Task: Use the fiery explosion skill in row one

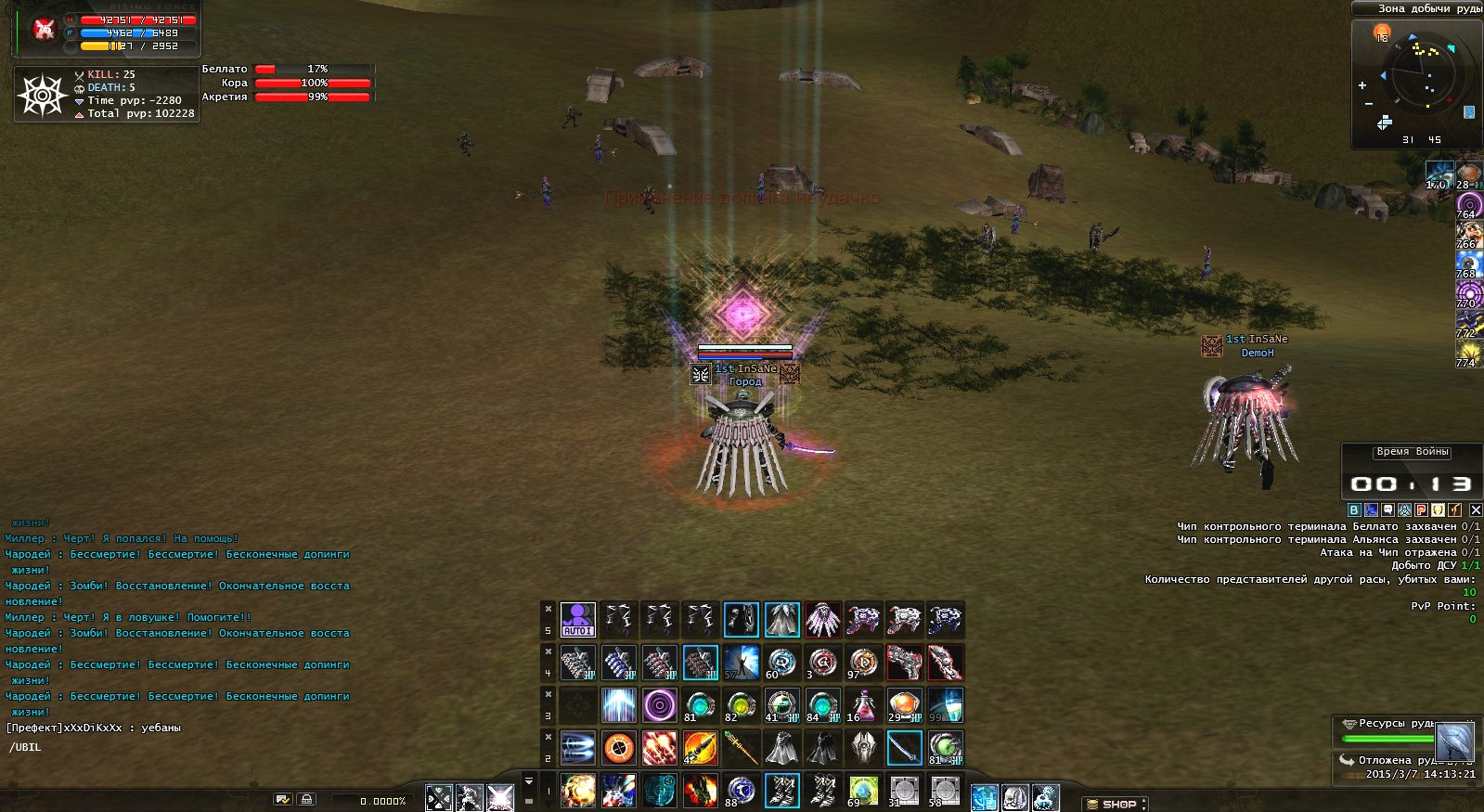Action: (577, 791)
